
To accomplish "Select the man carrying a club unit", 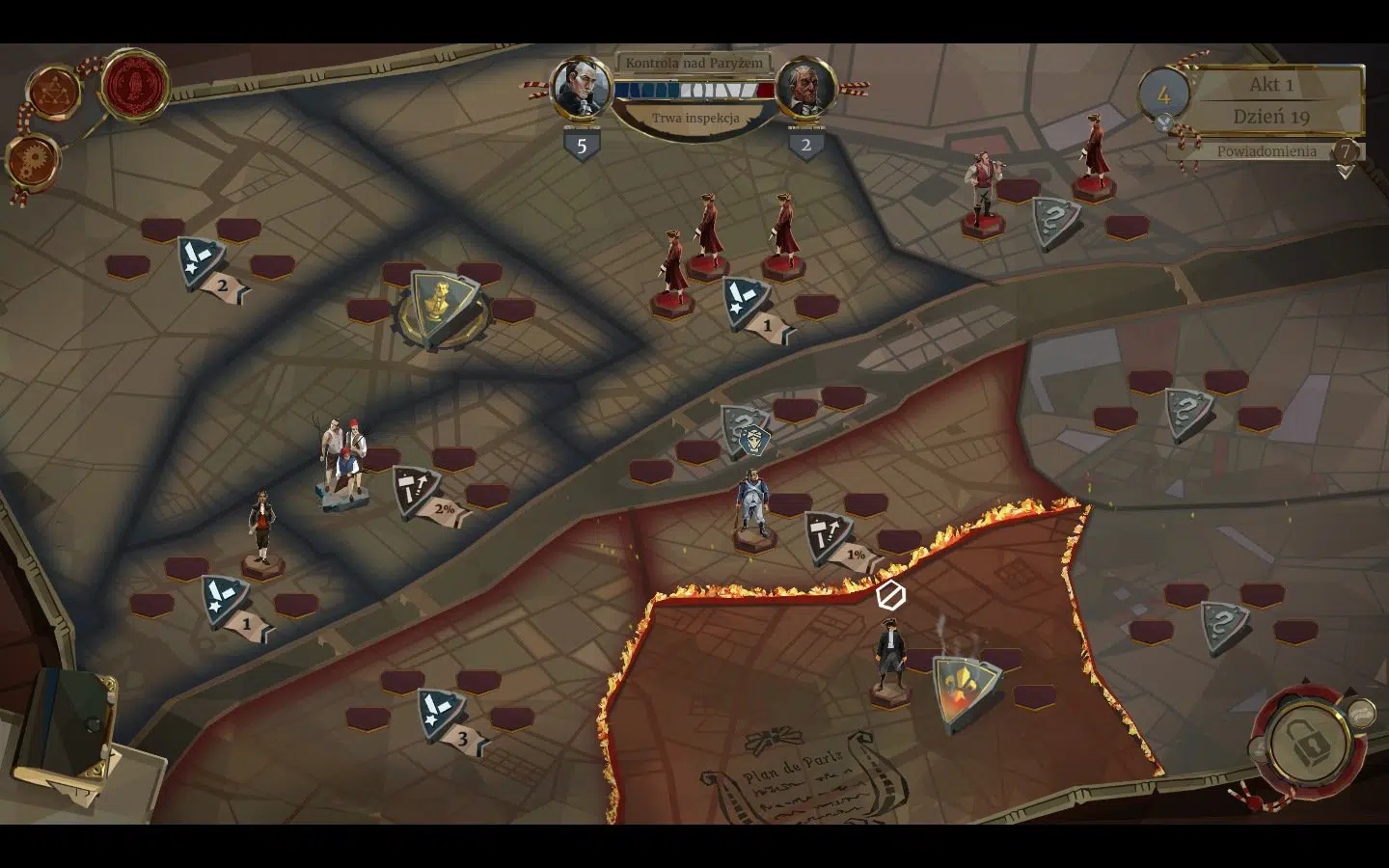I will coord(982,194).
